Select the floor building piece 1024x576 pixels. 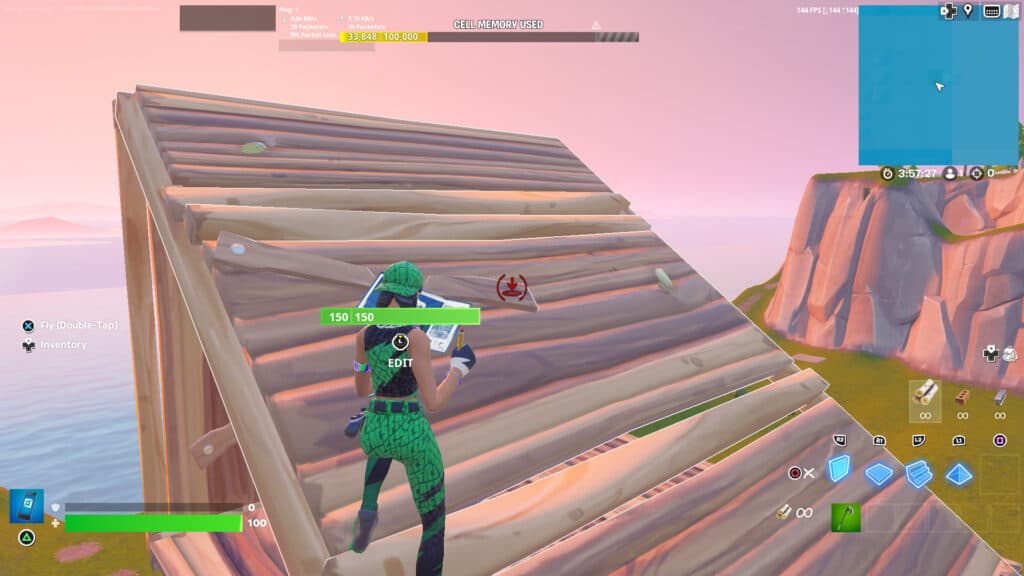pyautogui.click(x=878, y=473)
